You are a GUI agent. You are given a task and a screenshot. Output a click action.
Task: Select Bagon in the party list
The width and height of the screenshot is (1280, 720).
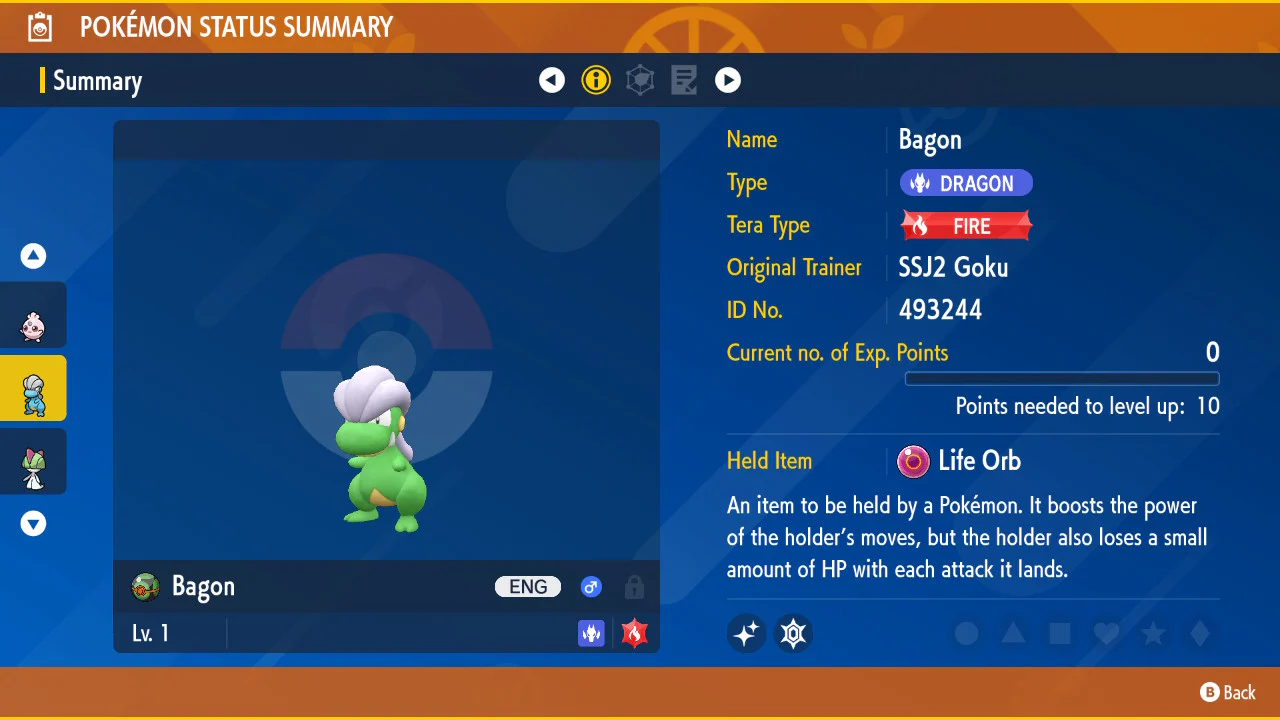pyautogui.click(x=33, y=389)
